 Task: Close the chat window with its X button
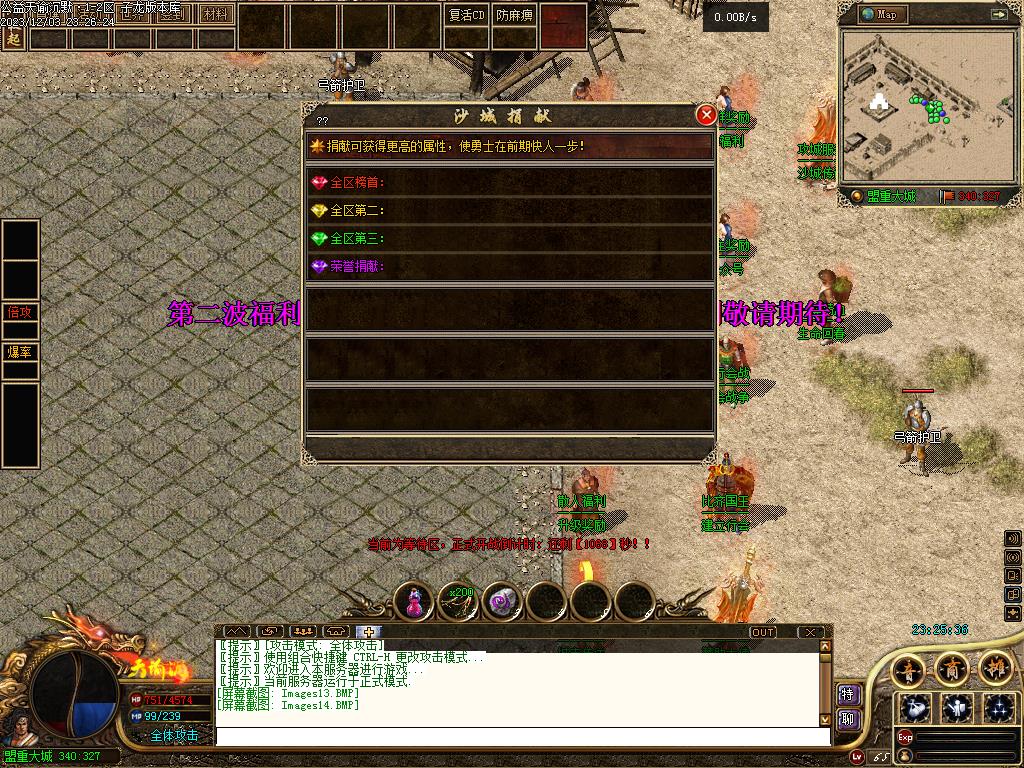[x=810, y=632]
